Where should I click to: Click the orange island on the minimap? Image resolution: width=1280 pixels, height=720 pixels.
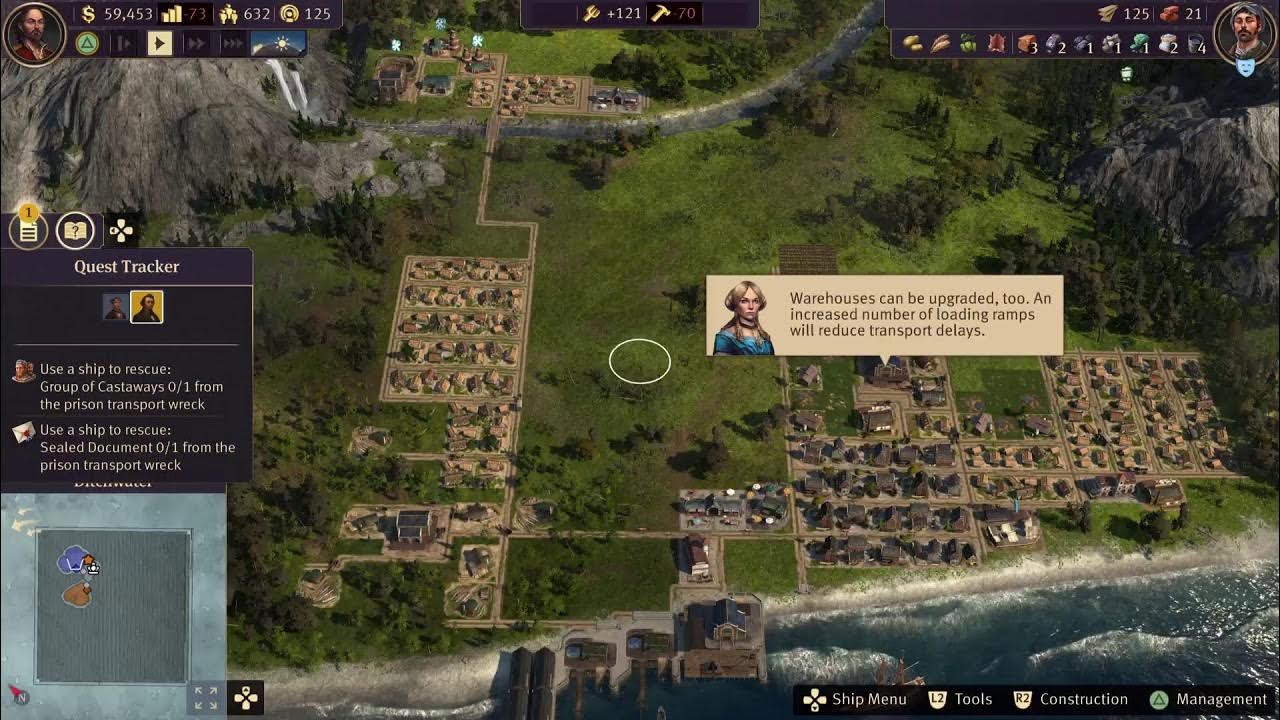(x=77, y=594)
